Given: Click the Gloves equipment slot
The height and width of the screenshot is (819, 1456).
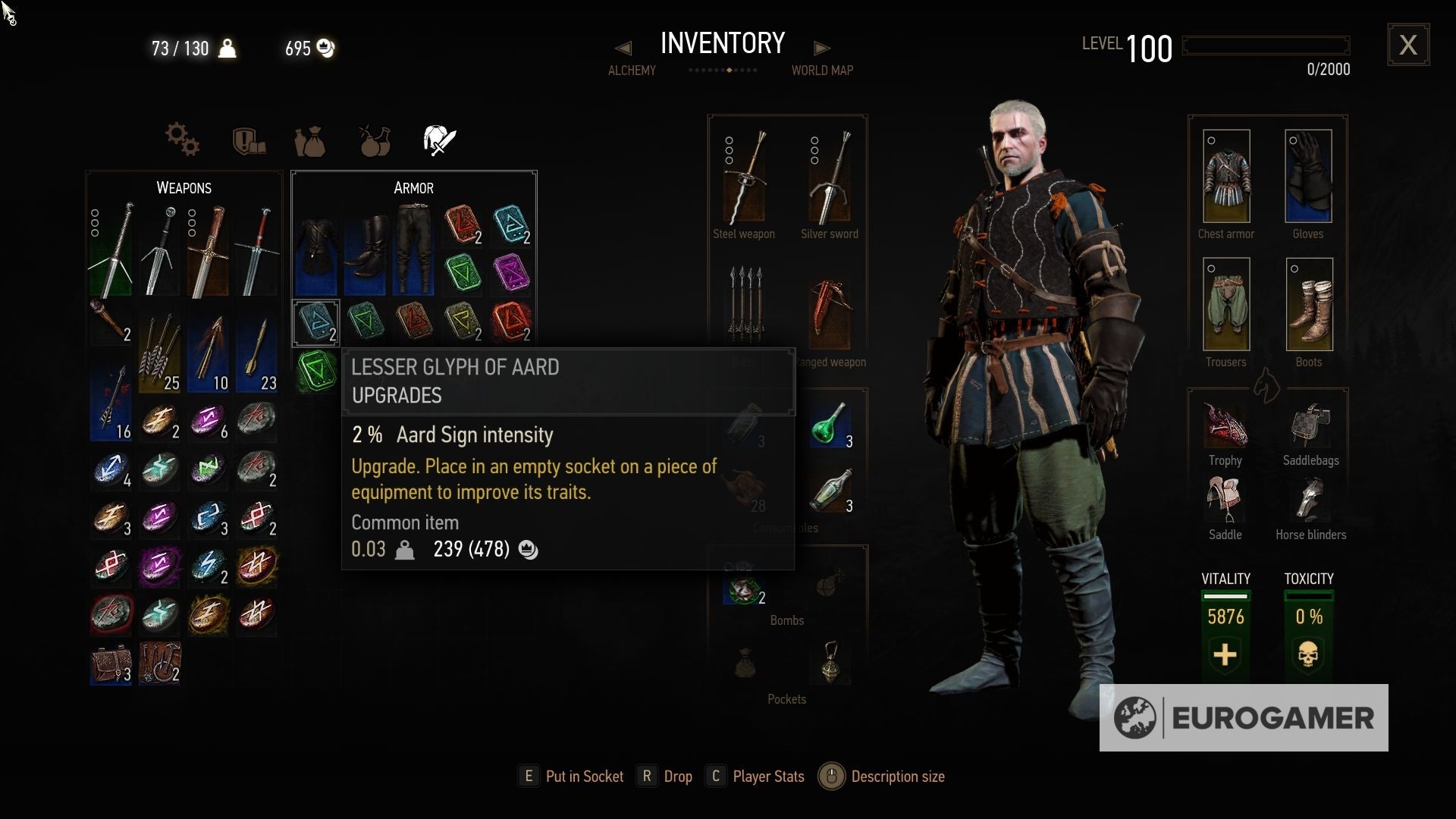Looking at the screenshot, I should coord(1308,176).
